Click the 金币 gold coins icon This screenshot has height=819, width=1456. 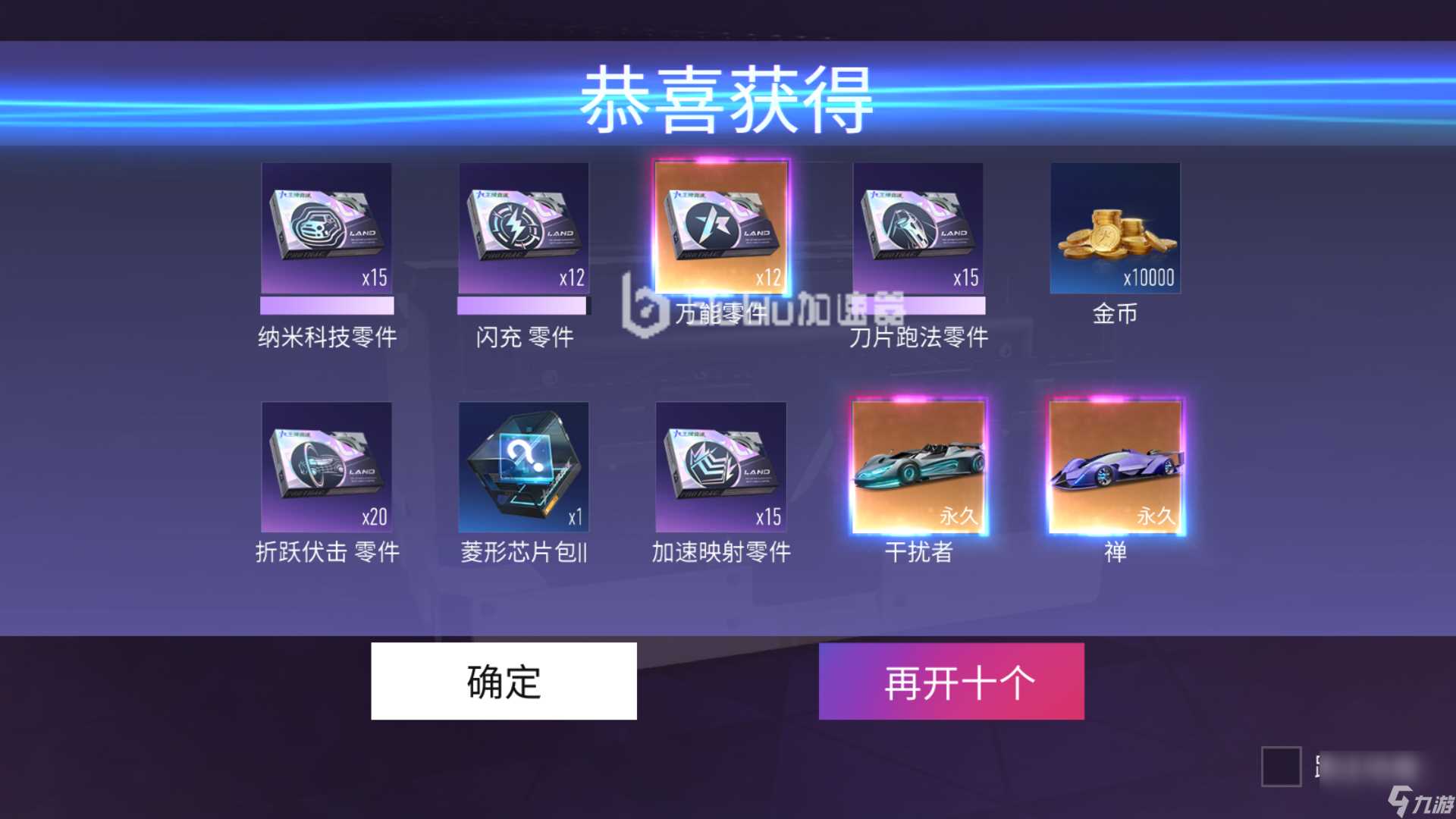click(x=1115, y=227)
